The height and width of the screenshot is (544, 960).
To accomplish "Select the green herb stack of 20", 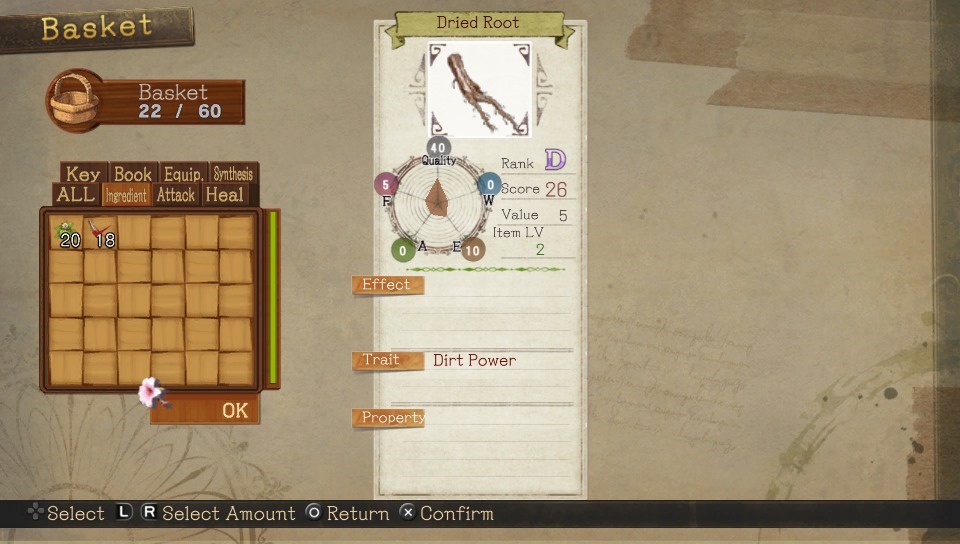I will coord(67,233).
